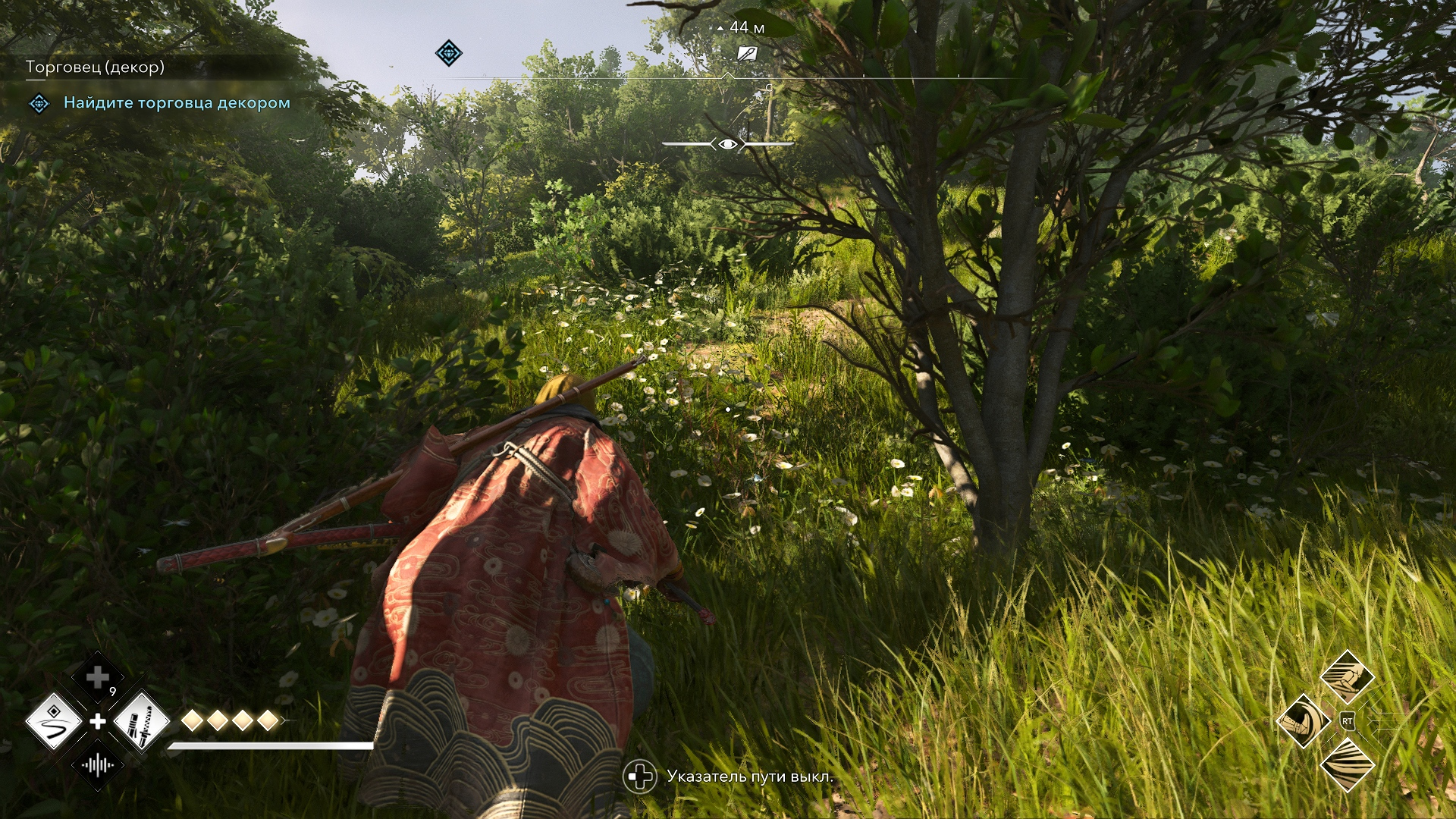
Task: Click the blue diamond quest marker on compass
Action: (448, 53)
